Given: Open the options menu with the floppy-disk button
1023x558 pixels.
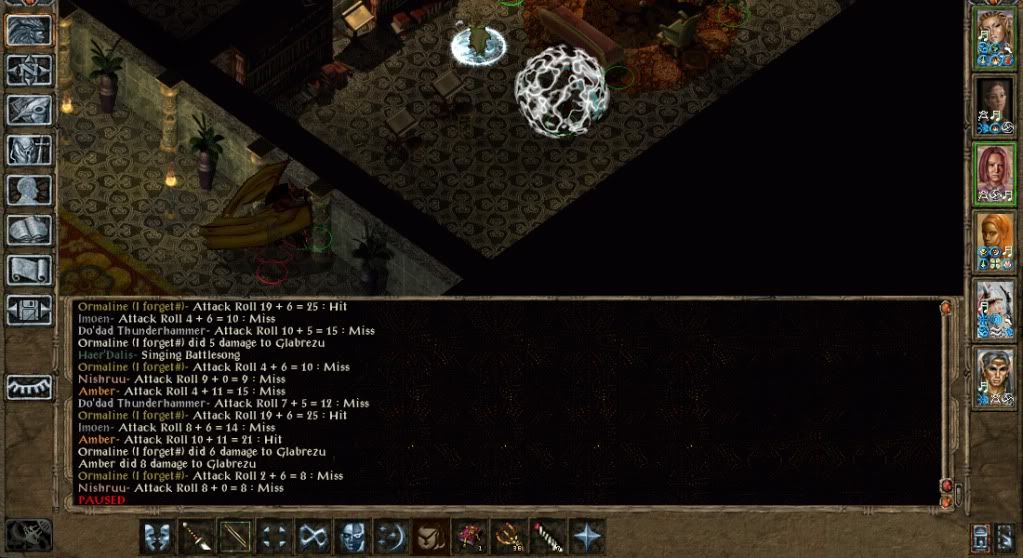Looking at the screenshot, I should coord(29,308).
